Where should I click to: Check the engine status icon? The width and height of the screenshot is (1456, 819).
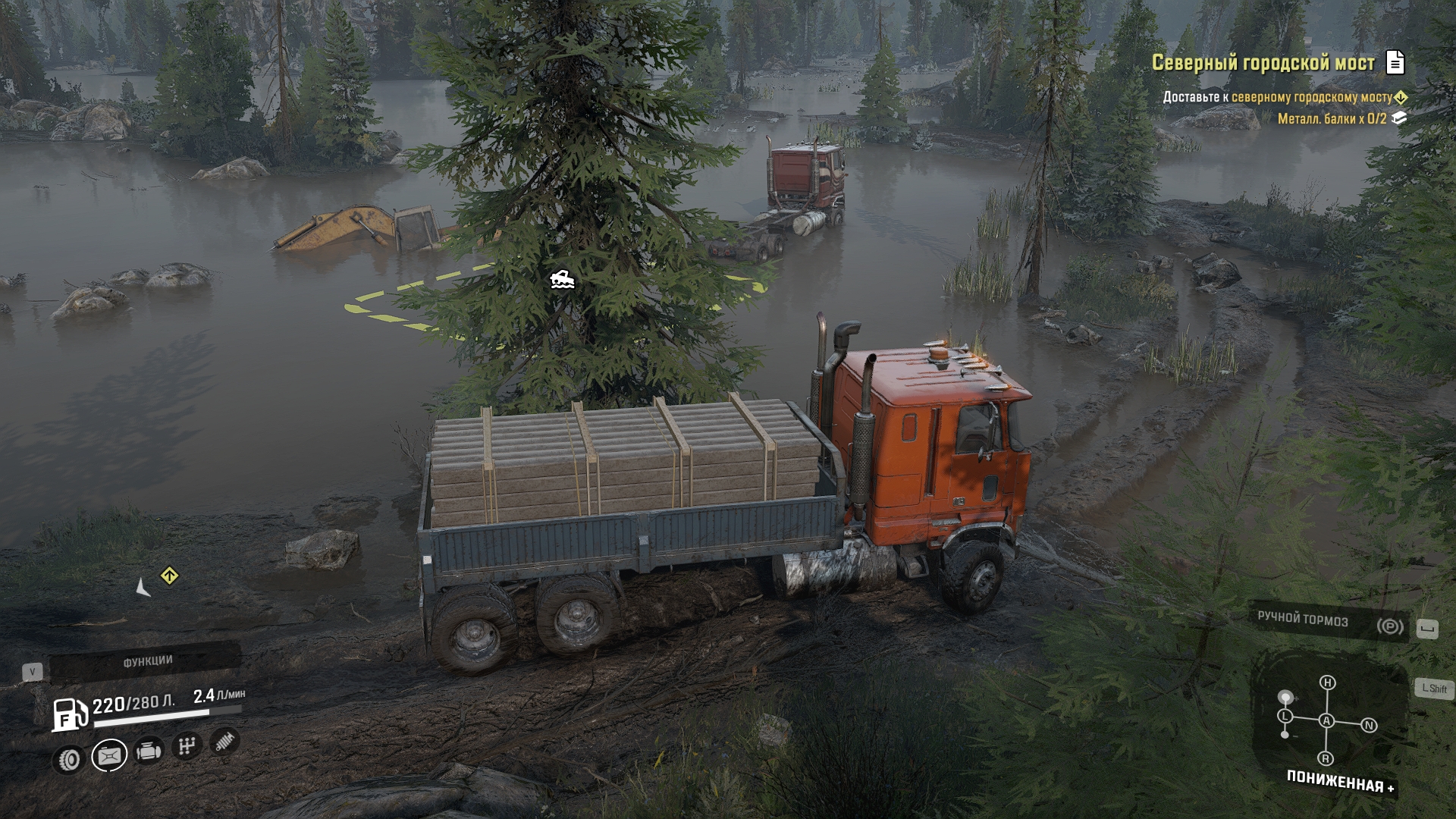pyautogui.click(x=149, y=752)
